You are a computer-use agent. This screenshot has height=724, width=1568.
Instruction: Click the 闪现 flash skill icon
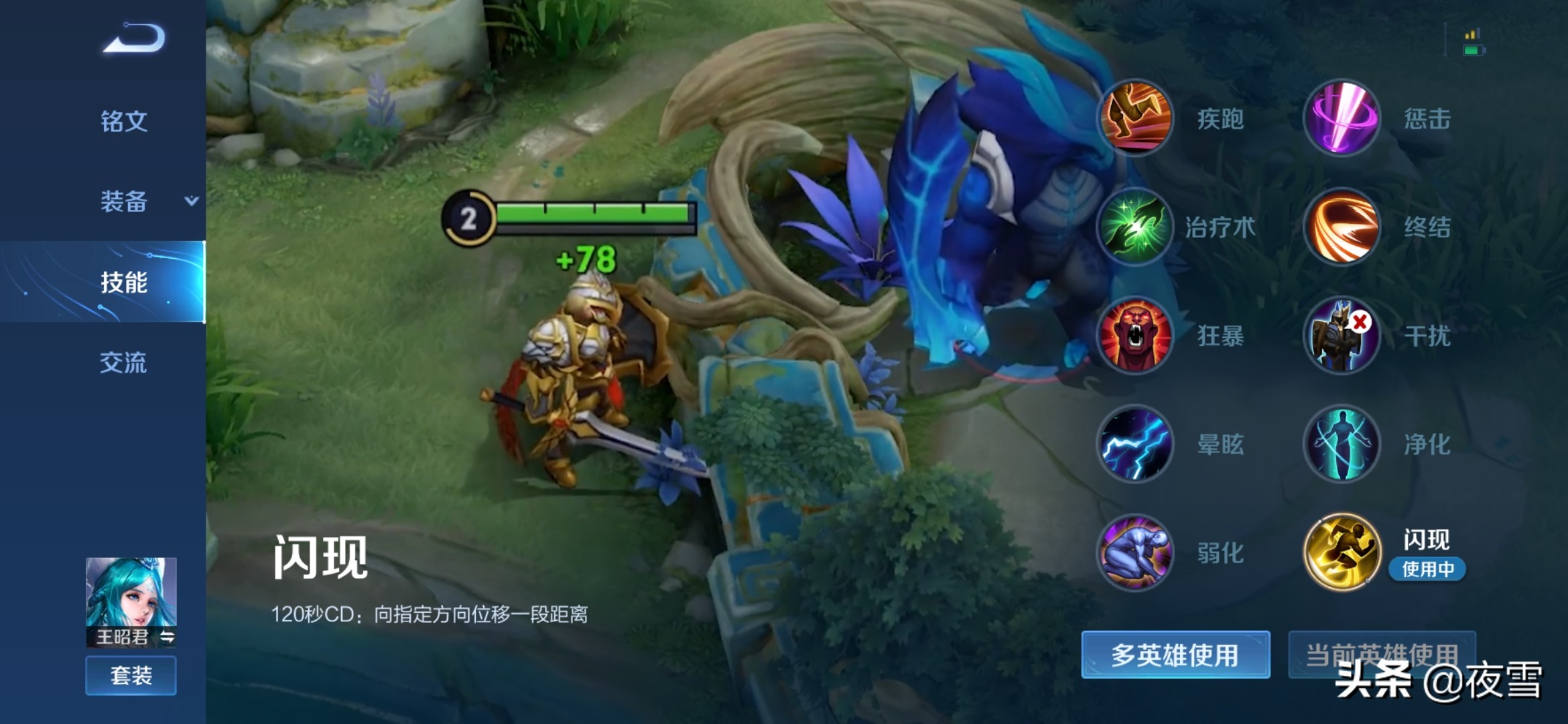coord(1342,552)
